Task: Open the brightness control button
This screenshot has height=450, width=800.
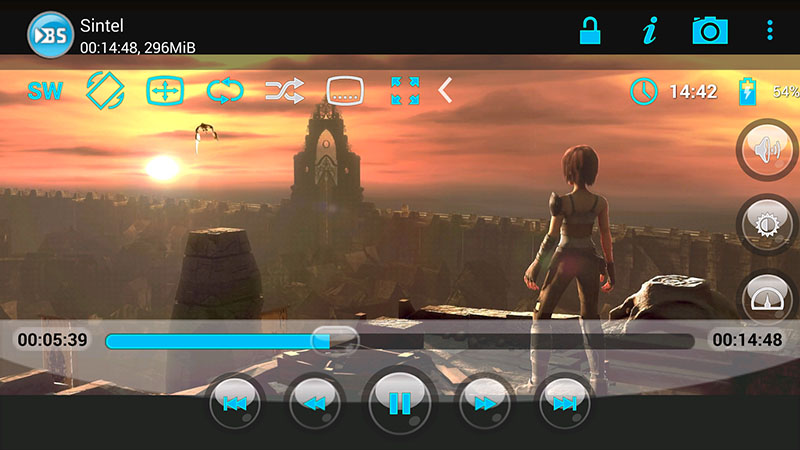Action: tap(767, 223)
